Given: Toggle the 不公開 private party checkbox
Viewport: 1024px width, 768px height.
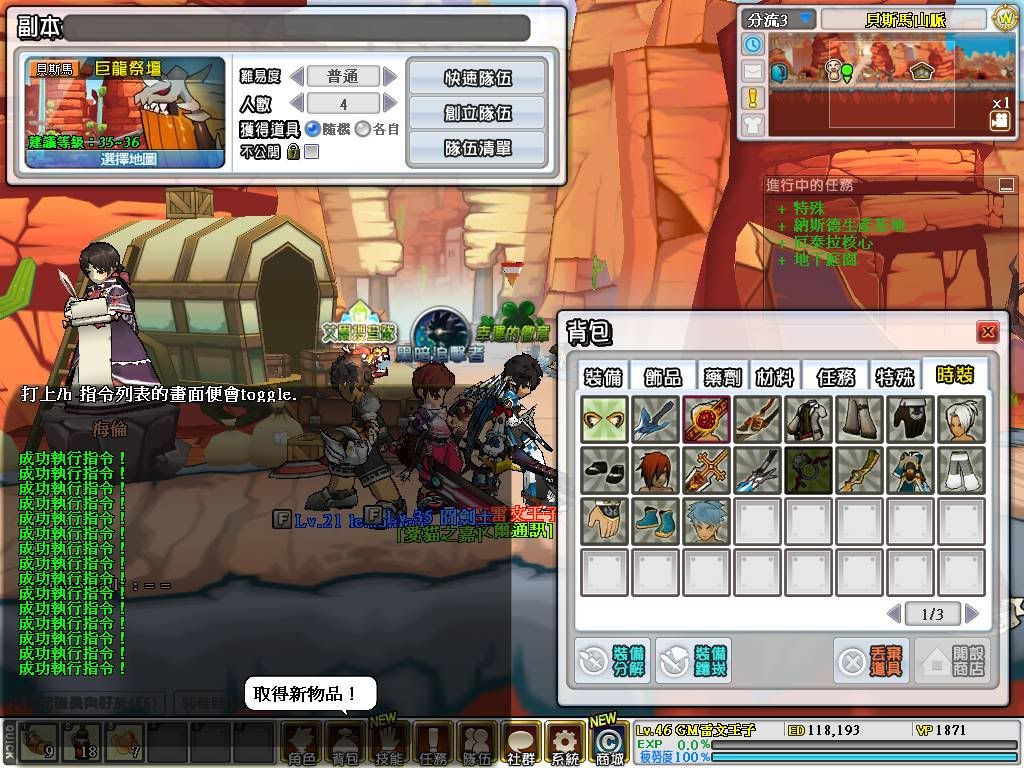Looking at the screenshot, I should pyautogui.click(x=311, y=152).
